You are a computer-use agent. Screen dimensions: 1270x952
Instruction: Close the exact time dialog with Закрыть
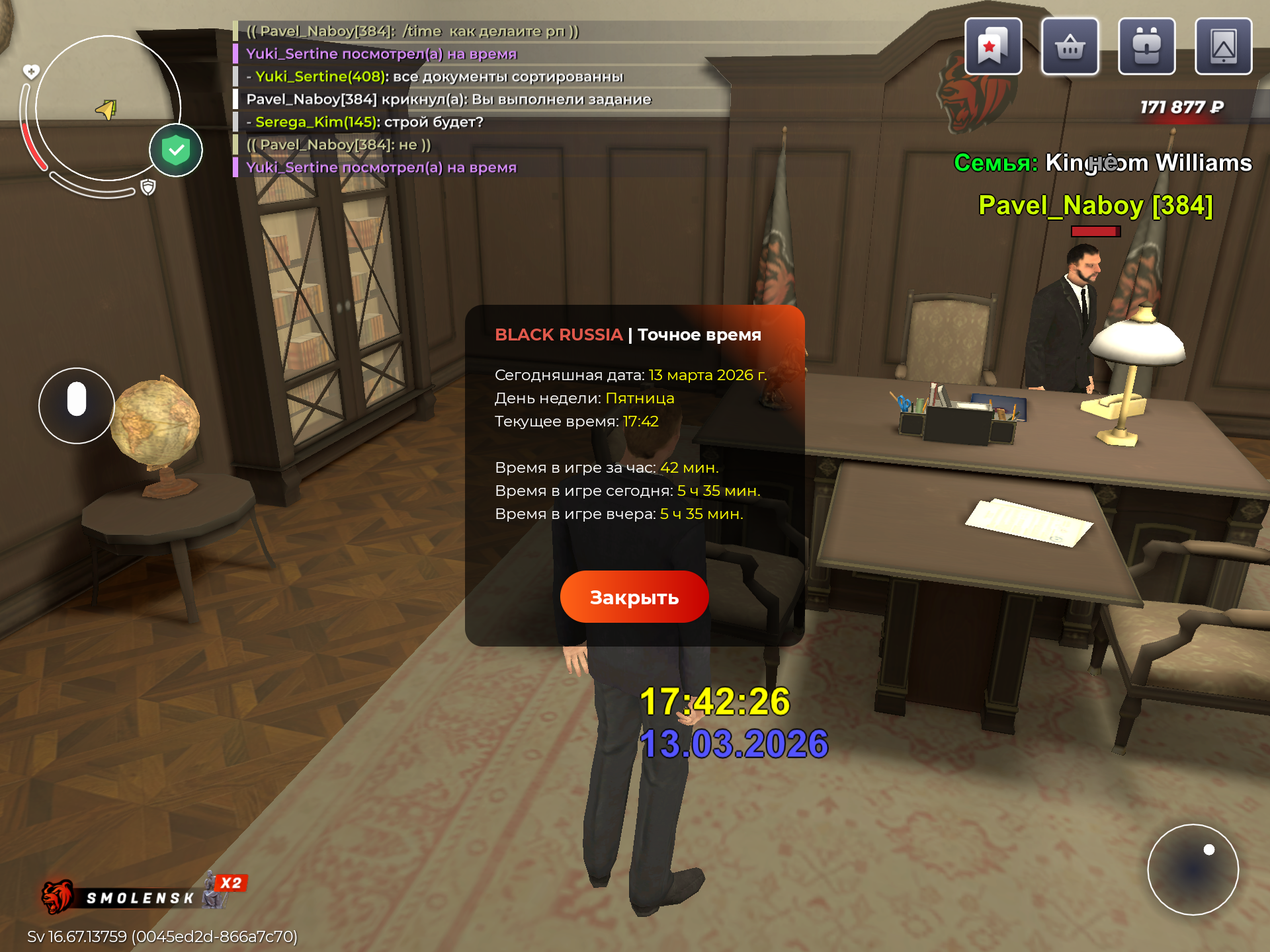tap(634, 597)
